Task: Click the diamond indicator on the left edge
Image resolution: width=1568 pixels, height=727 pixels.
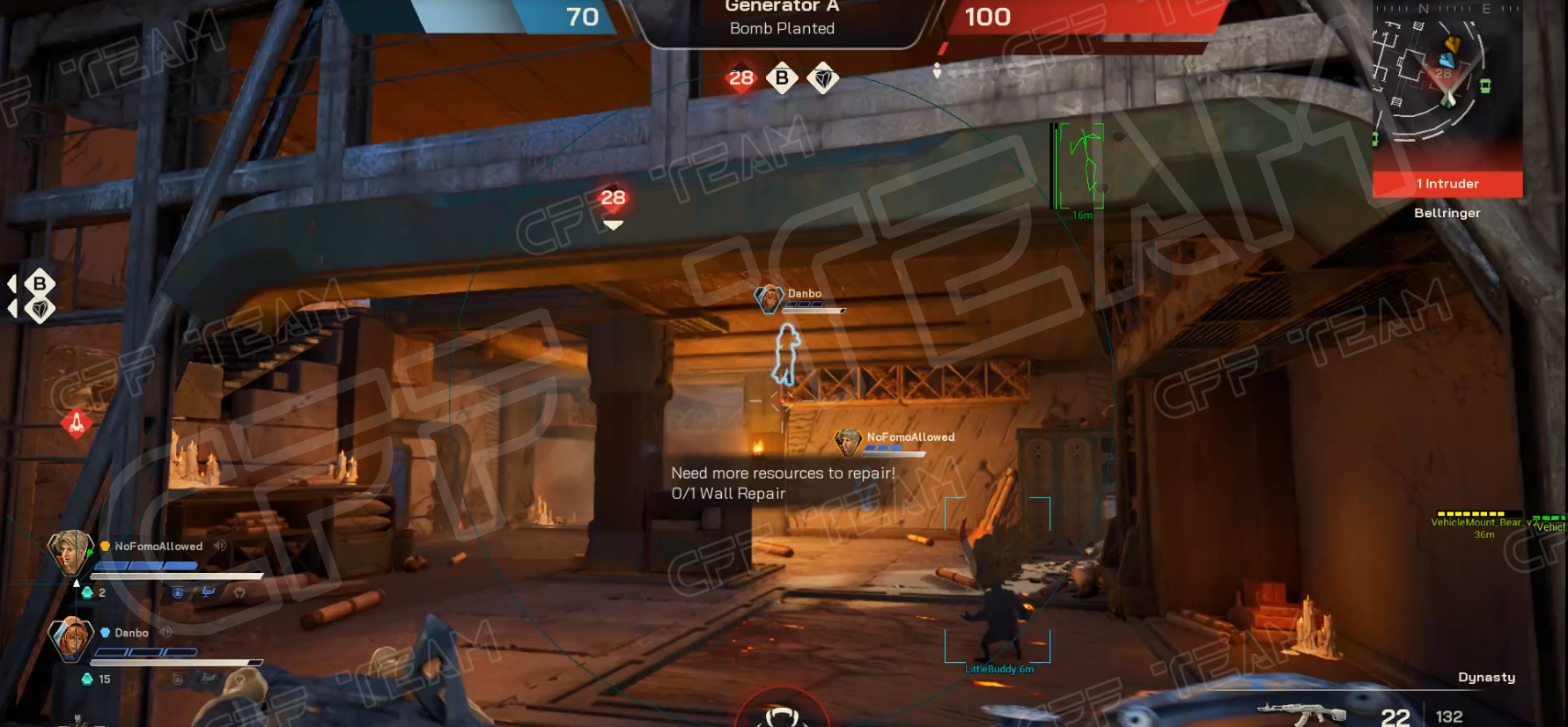Action: [x=40, y=309]
